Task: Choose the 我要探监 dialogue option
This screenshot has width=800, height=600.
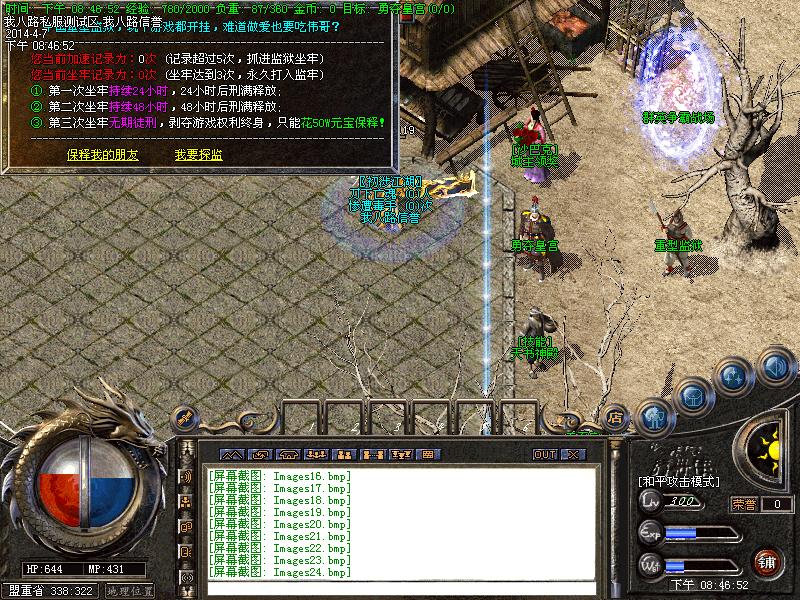Action: click(198, 155)
